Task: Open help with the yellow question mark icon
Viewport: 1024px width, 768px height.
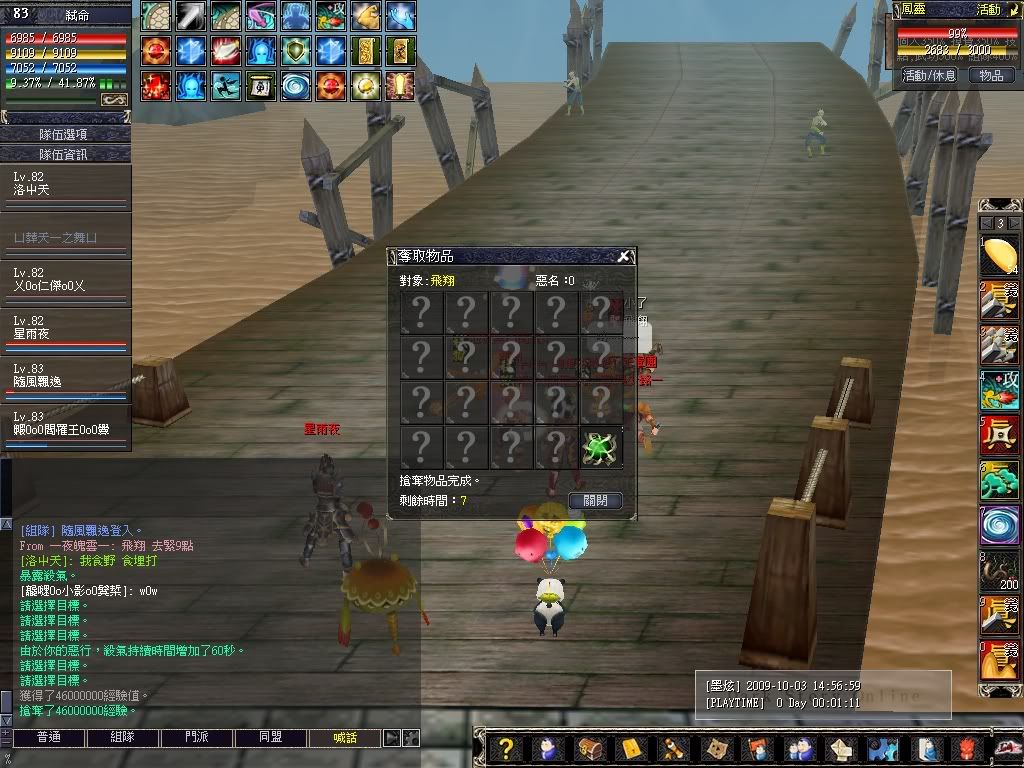Action: (507, 748)
